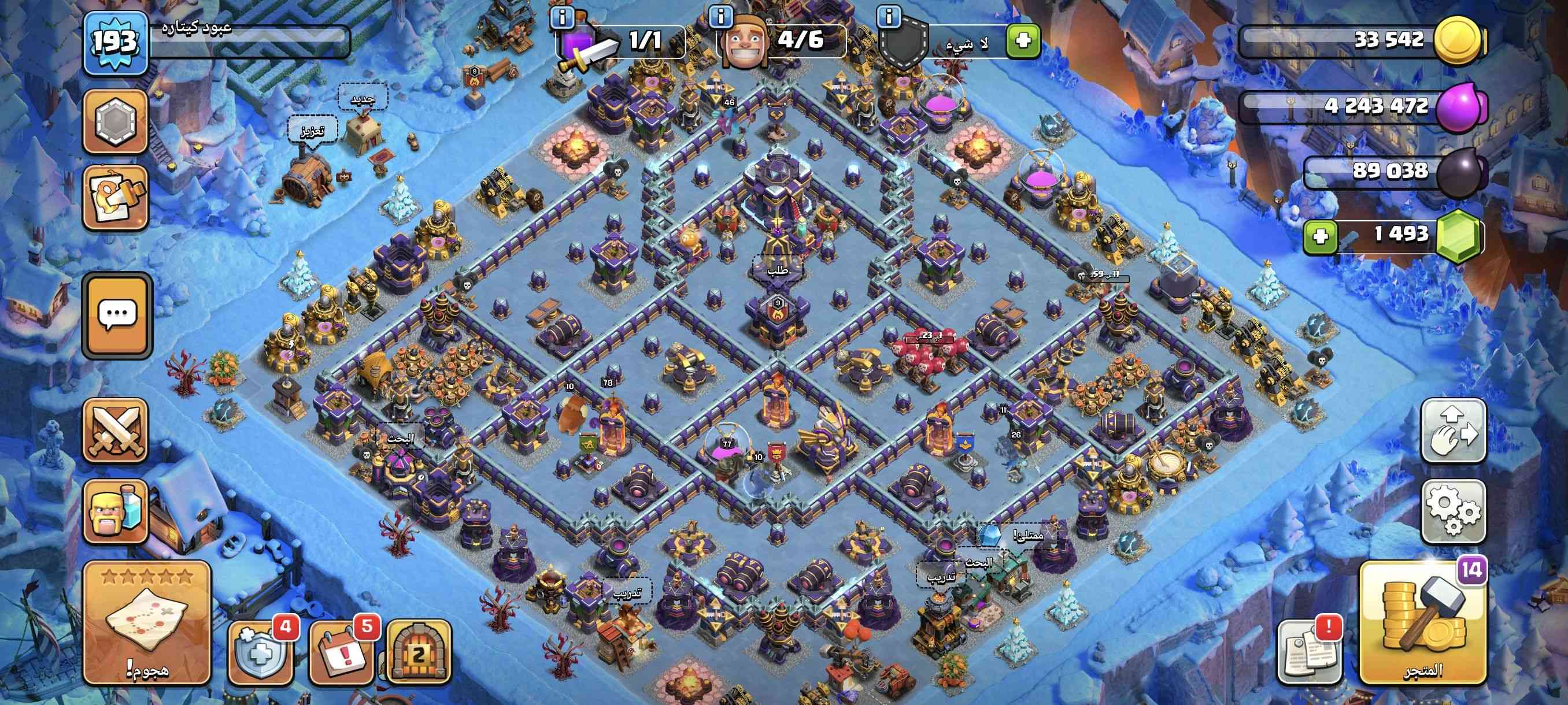Viewport: 1568px width, 705px height.
Task: Add gems with the green plus
Action: click(x=1321, y=236)
